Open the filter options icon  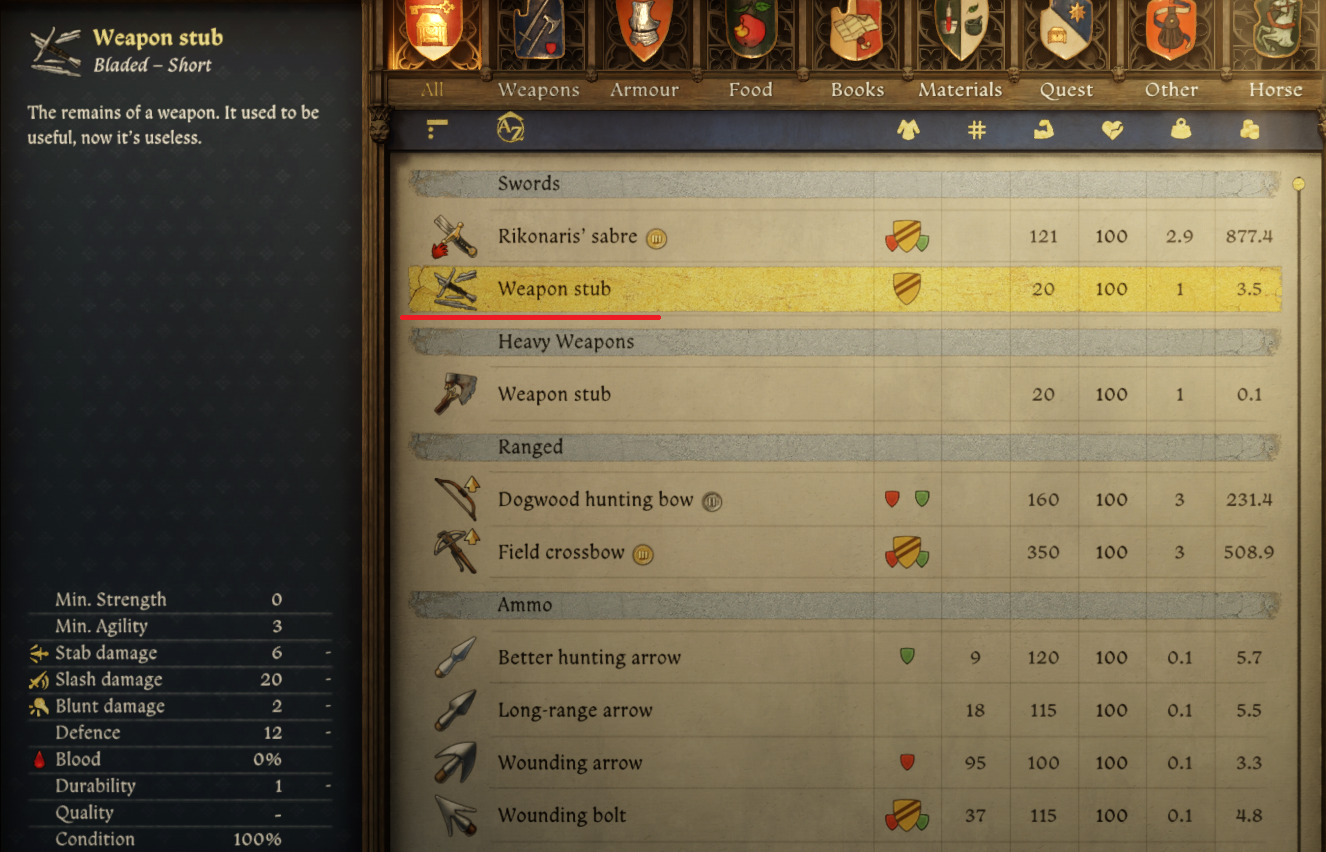(436, 129)
